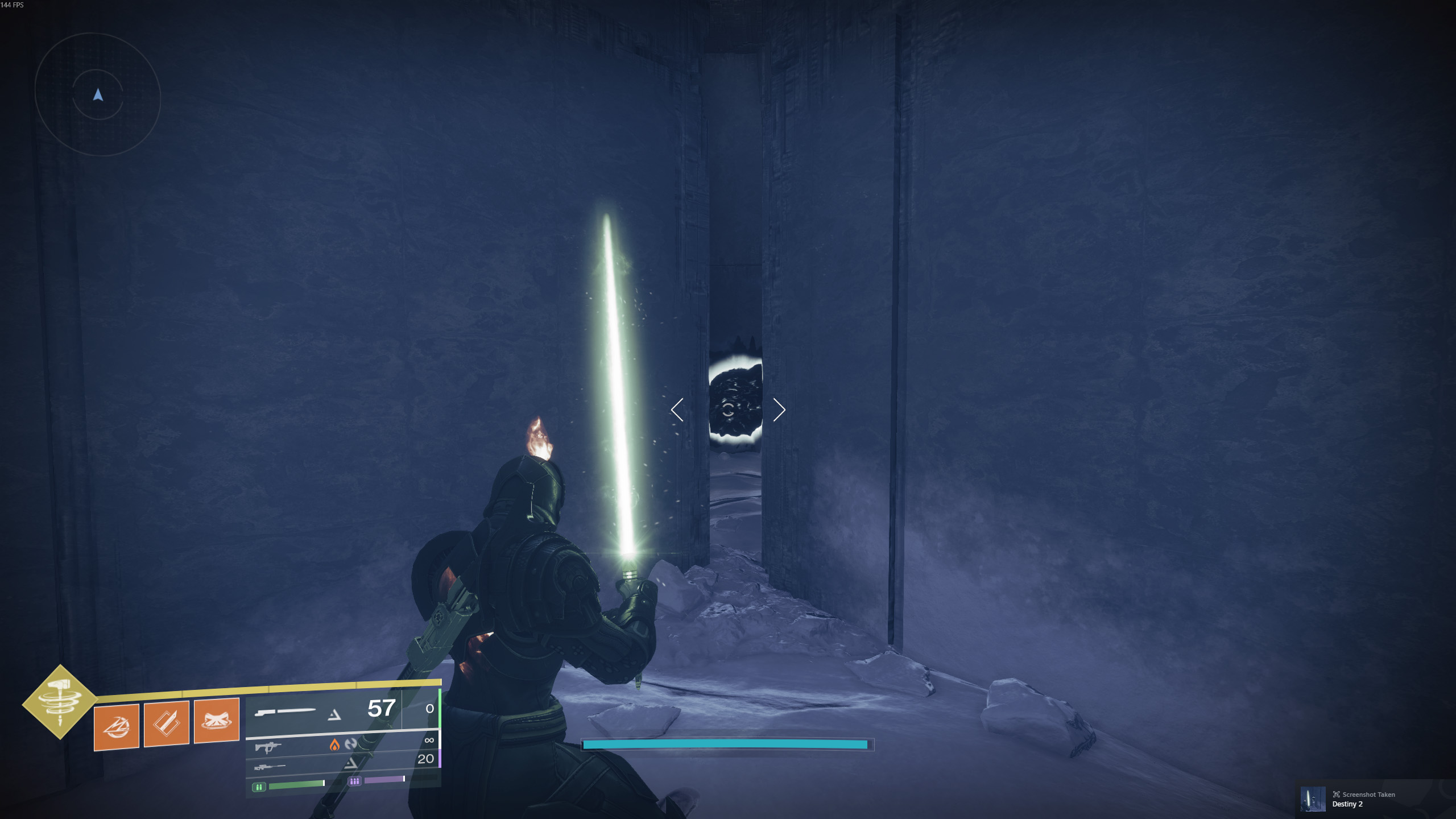Viewport: 1456px width, 819px height.
Task: Activate the hammer super ability diamond
Action: pyautogui.click(x=60, y=701)
